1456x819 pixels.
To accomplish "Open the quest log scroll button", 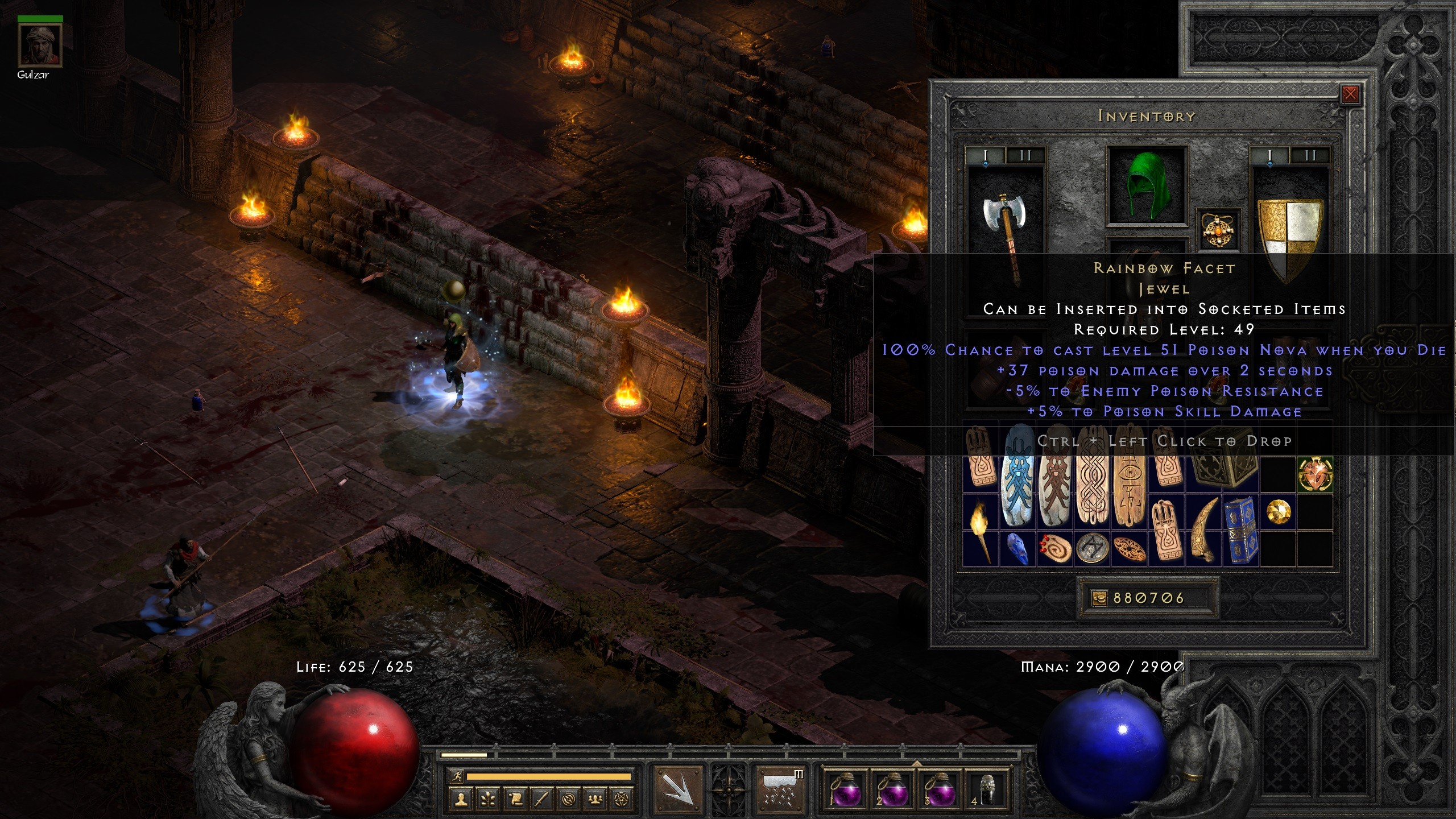I will 515,799.
